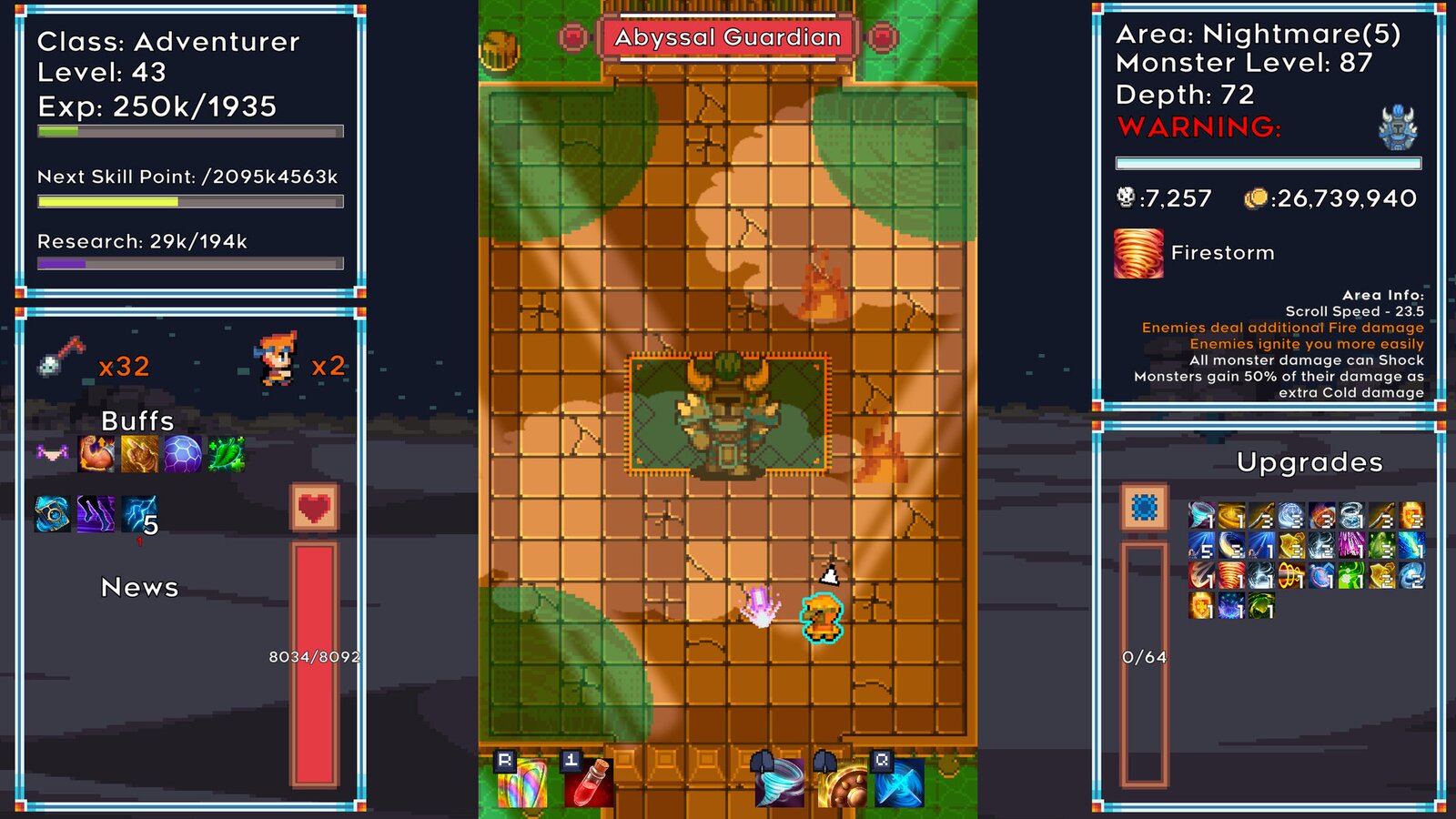Click the boss portrait next to the WARNING text

pos(1398,127)
